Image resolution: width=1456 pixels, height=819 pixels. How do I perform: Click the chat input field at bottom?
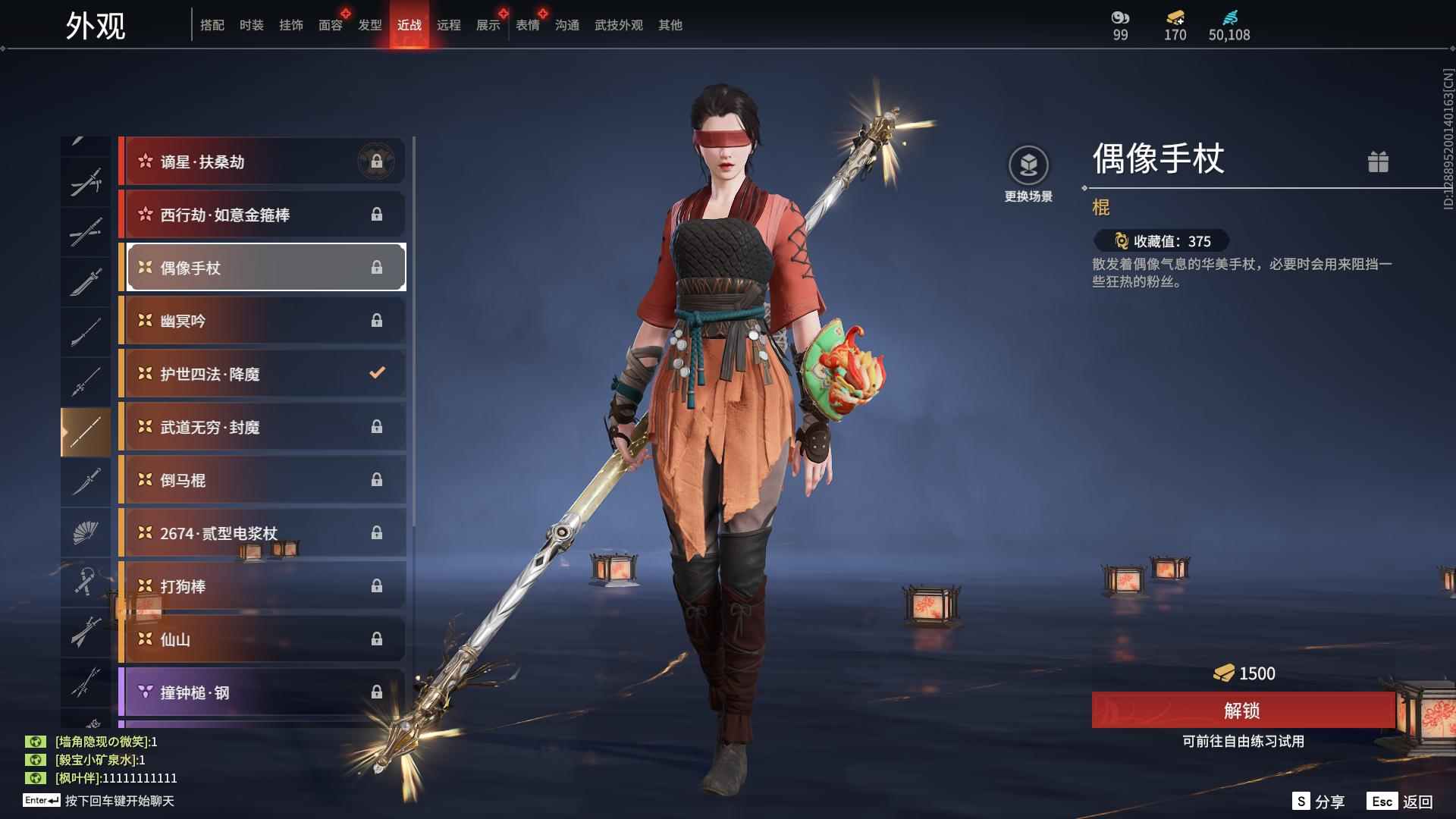coord(114,802)
